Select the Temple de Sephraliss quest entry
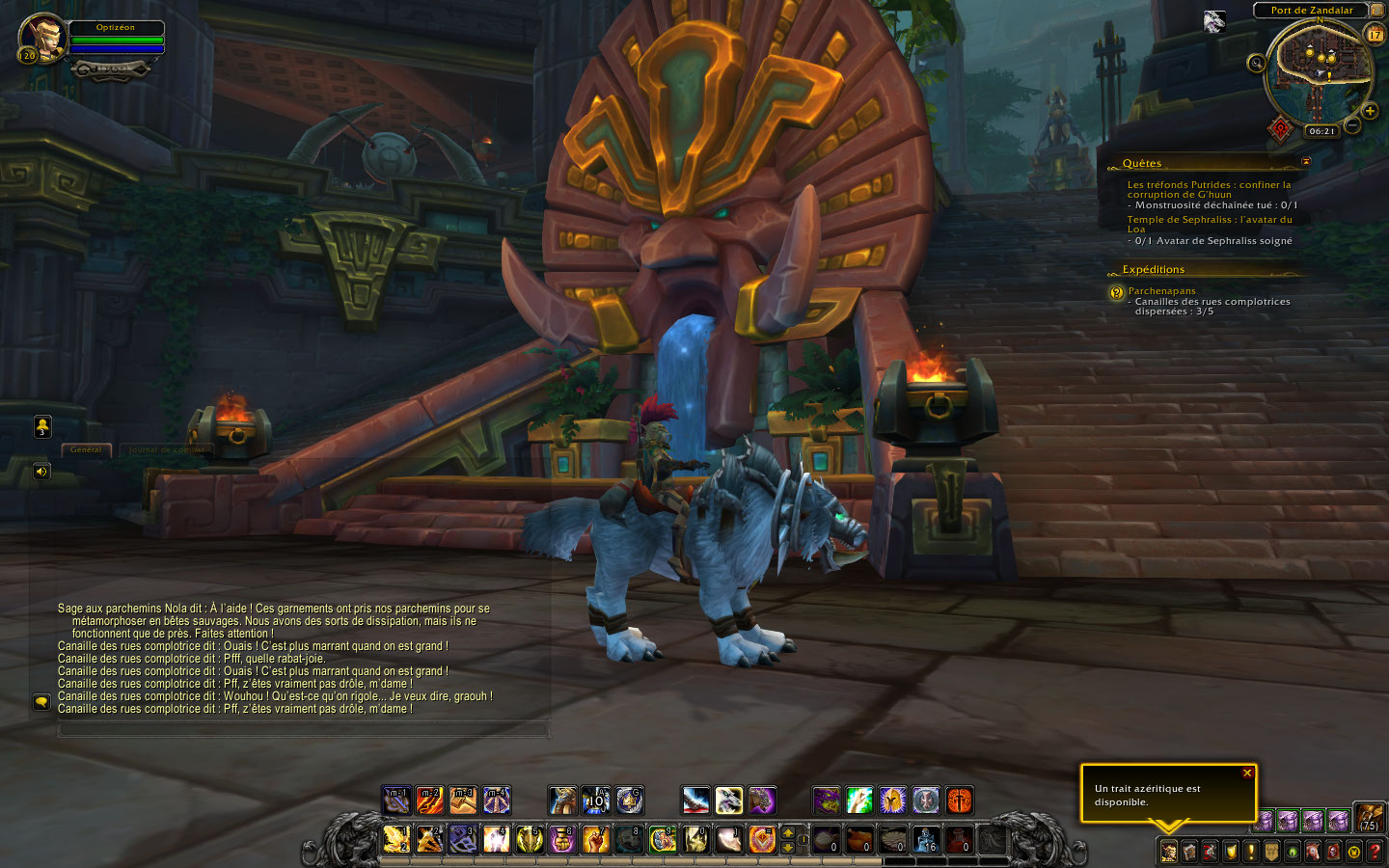 1209,224
